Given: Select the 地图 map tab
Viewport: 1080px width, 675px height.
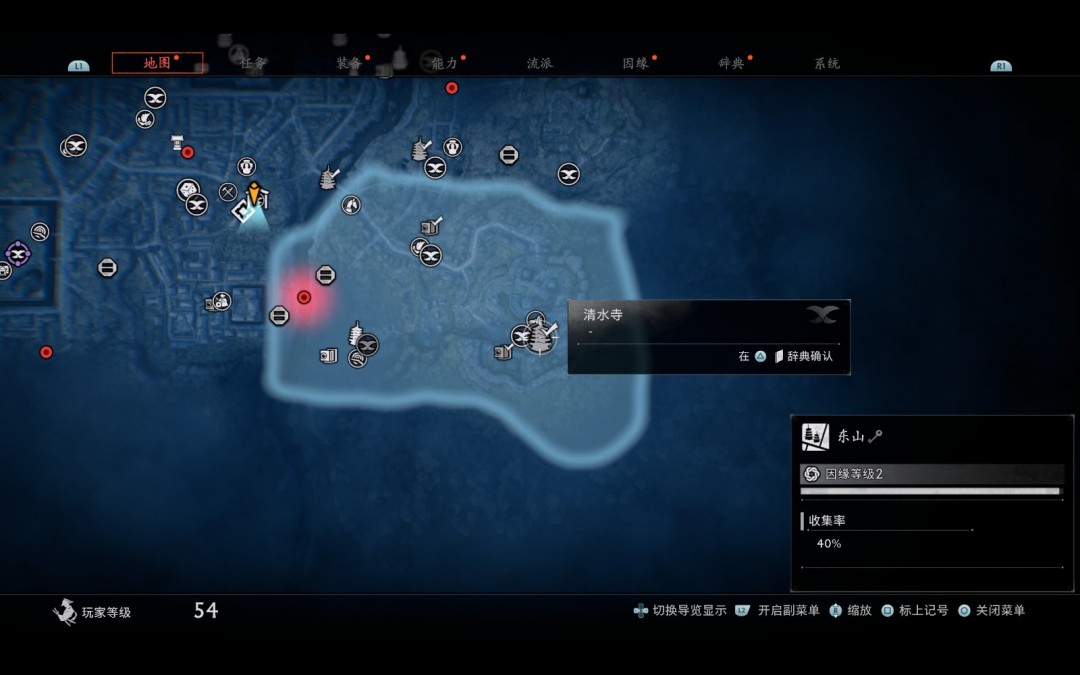Looking at the screenshot, I should tap(157, 63).
